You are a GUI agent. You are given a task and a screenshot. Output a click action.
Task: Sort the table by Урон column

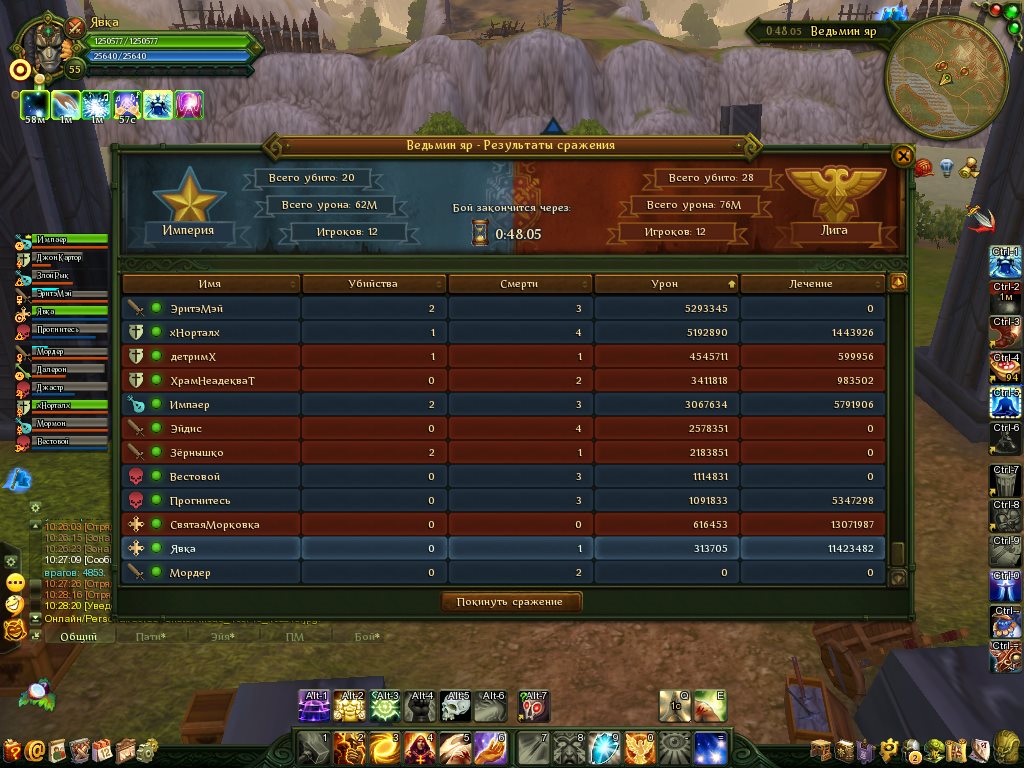(665, 284)
